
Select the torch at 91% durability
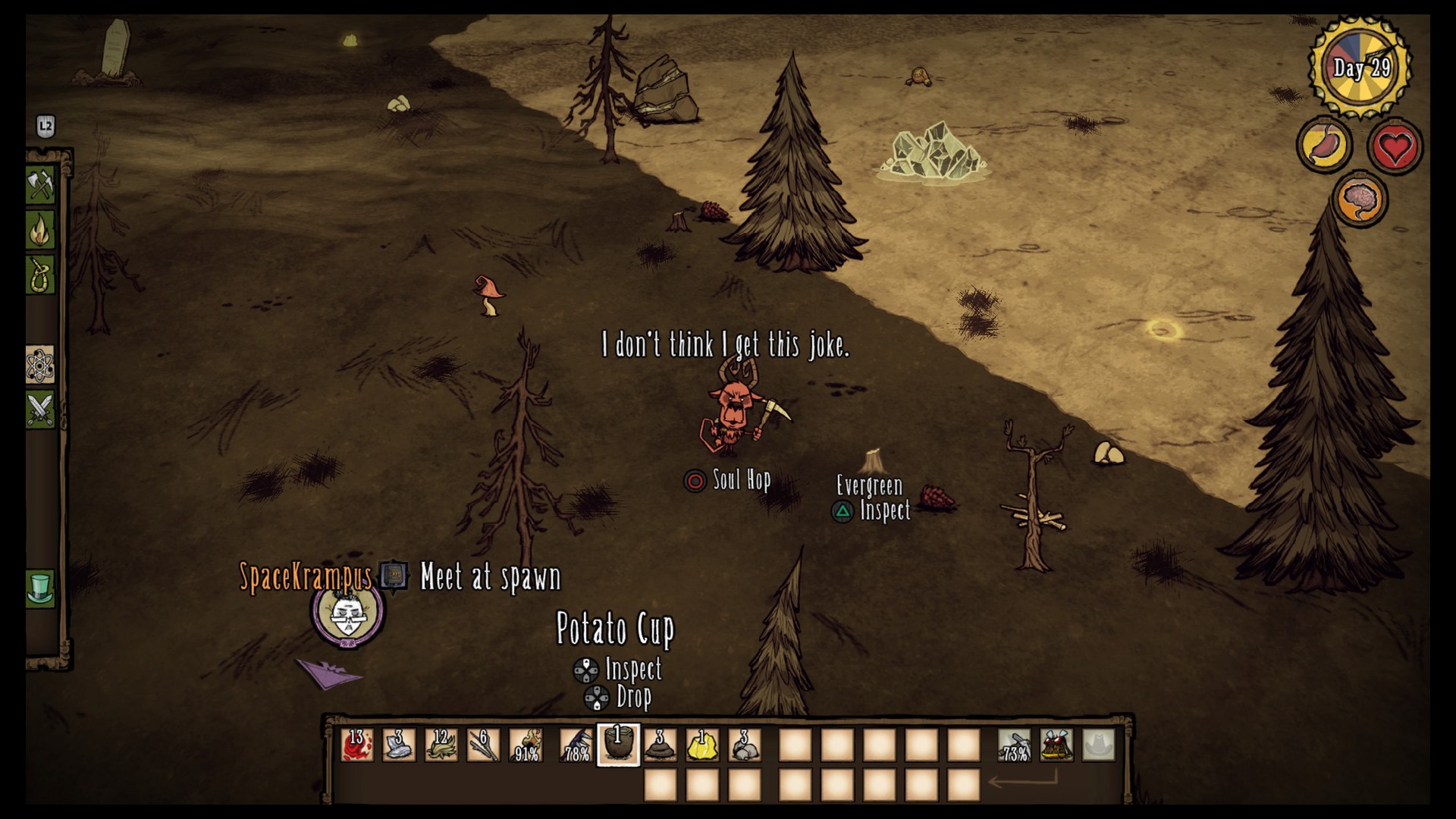[526, 745]
